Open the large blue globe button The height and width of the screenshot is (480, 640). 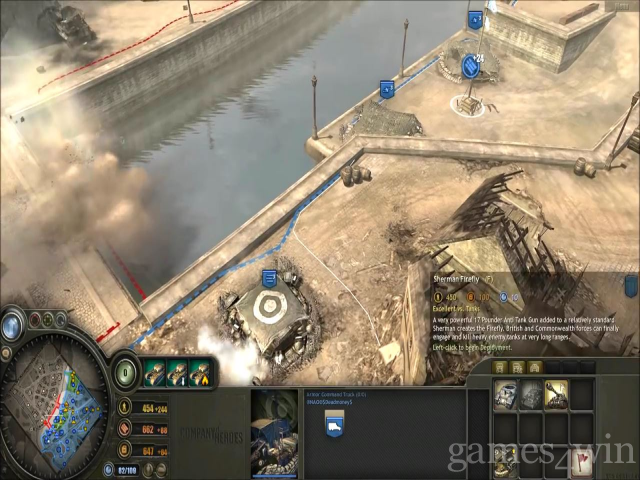13,324
